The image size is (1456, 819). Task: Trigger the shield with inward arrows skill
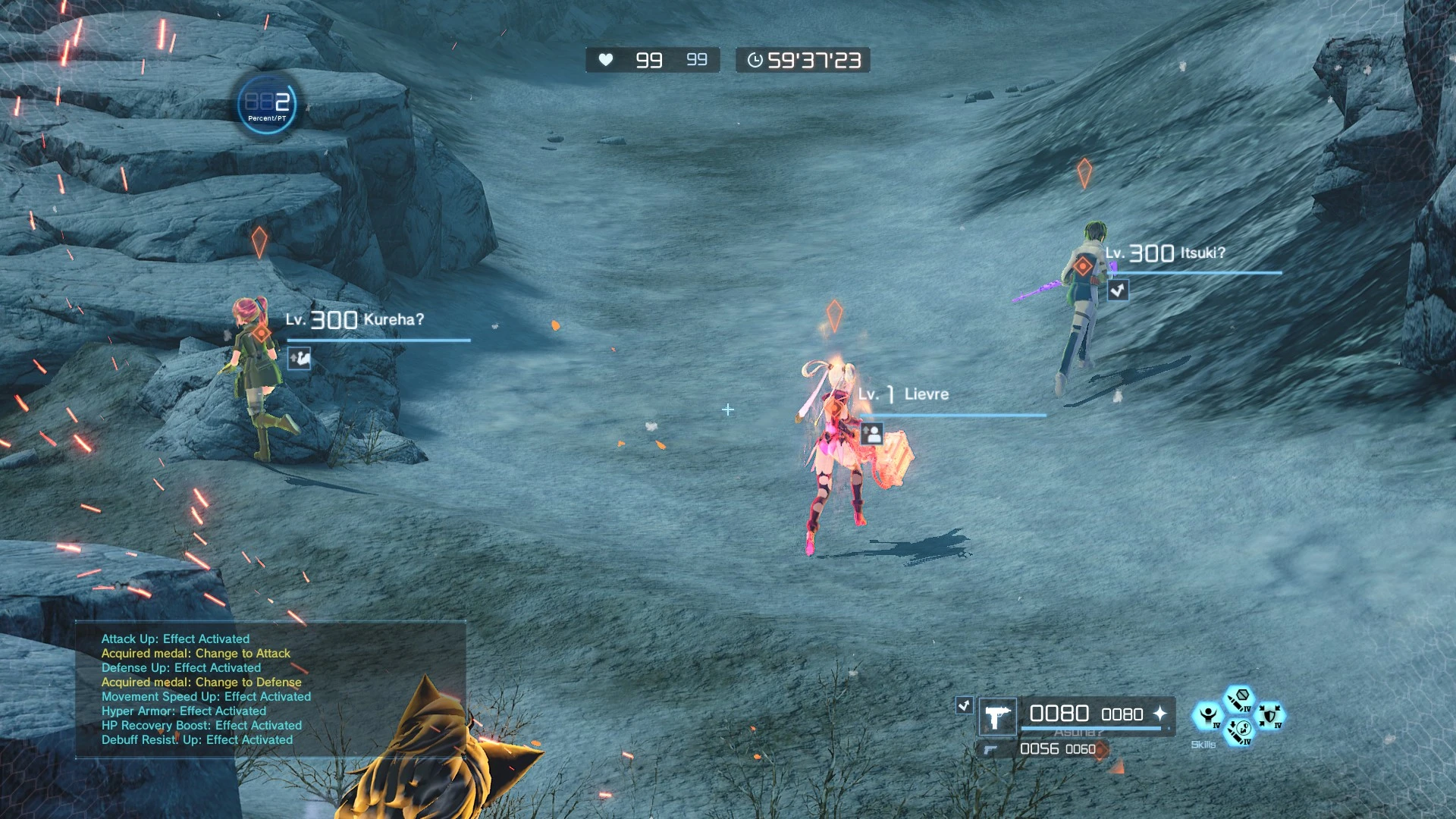pos(1270,715)
